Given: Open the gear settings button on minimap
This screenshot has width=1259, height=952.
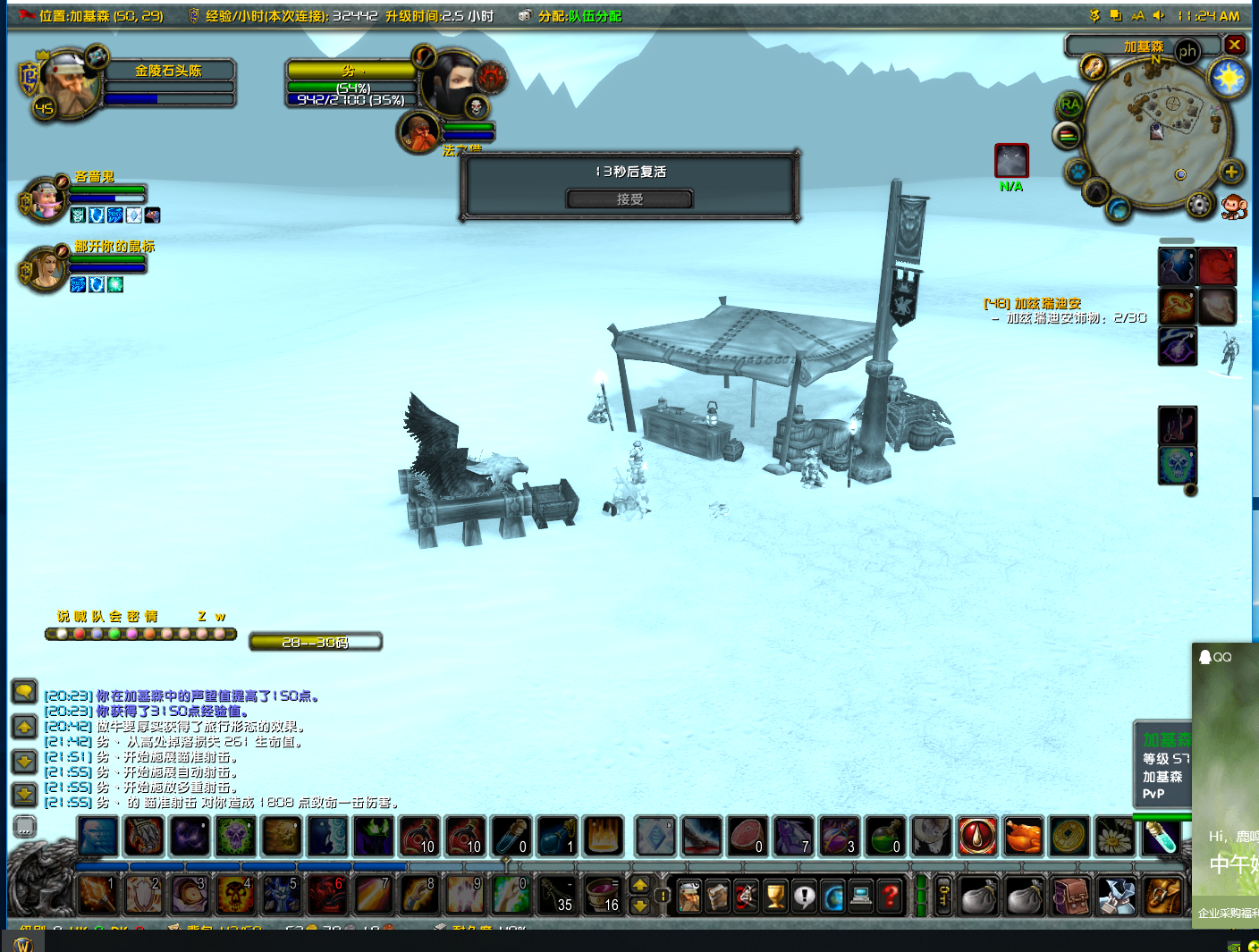Looking at the screenshot, I should coord(1199,206).
